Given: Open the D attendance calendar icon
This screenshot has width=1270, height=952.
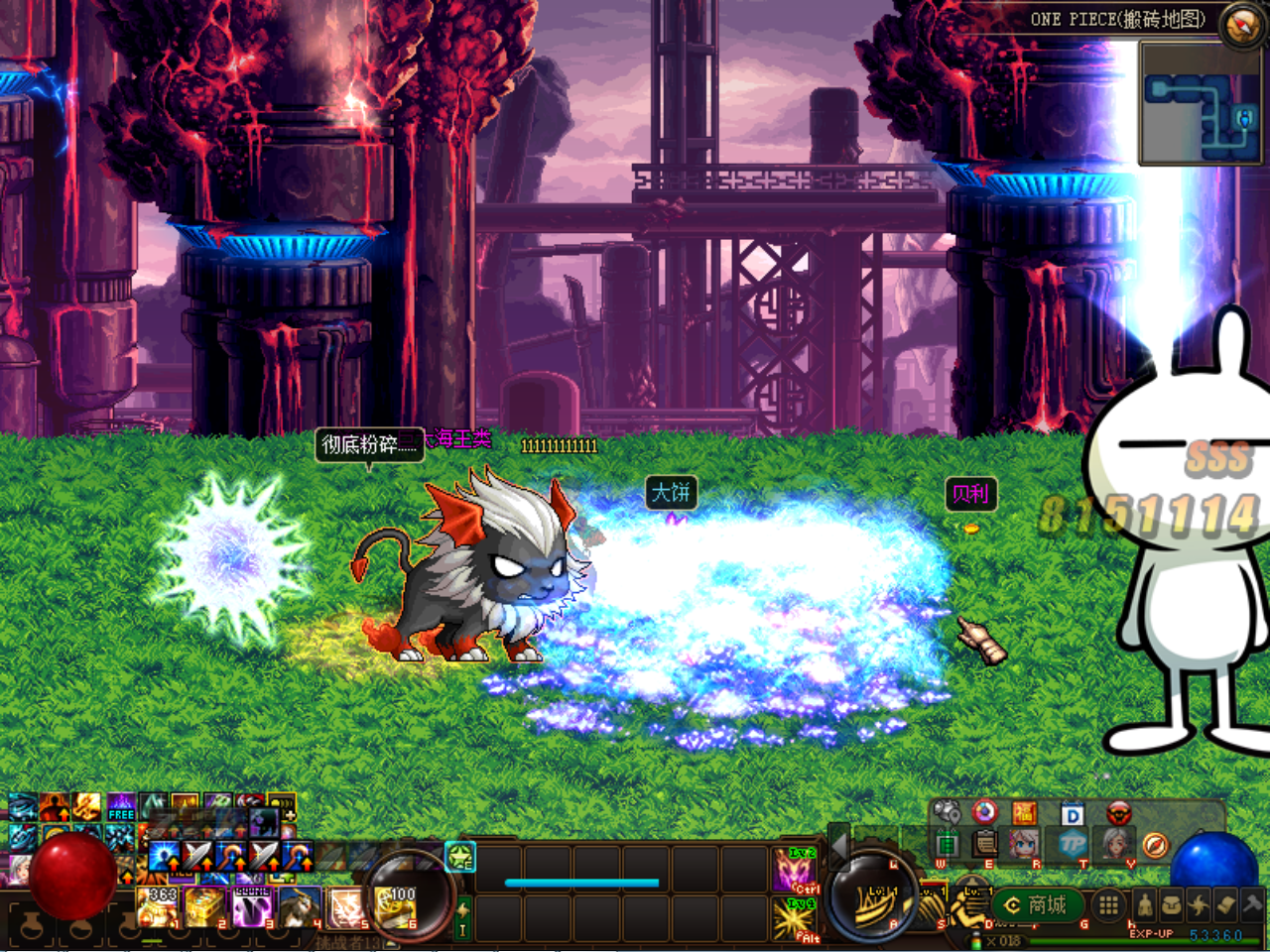Looking at the screenshot, I should tap(1071, 813).
